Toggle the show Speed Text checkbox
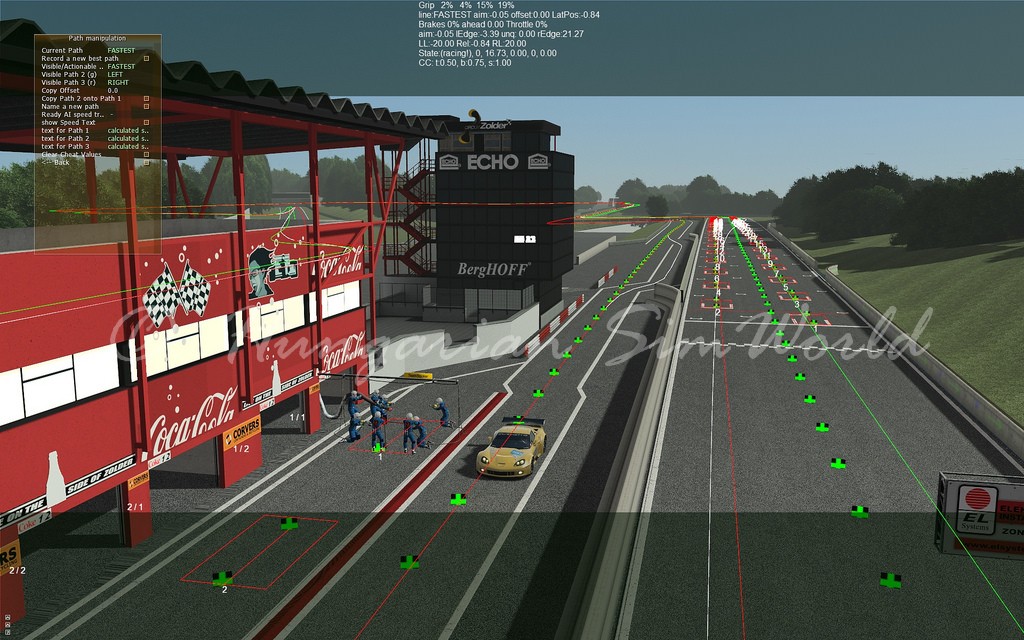Screen dimensions: 1024x640 [x=147, y=122]
